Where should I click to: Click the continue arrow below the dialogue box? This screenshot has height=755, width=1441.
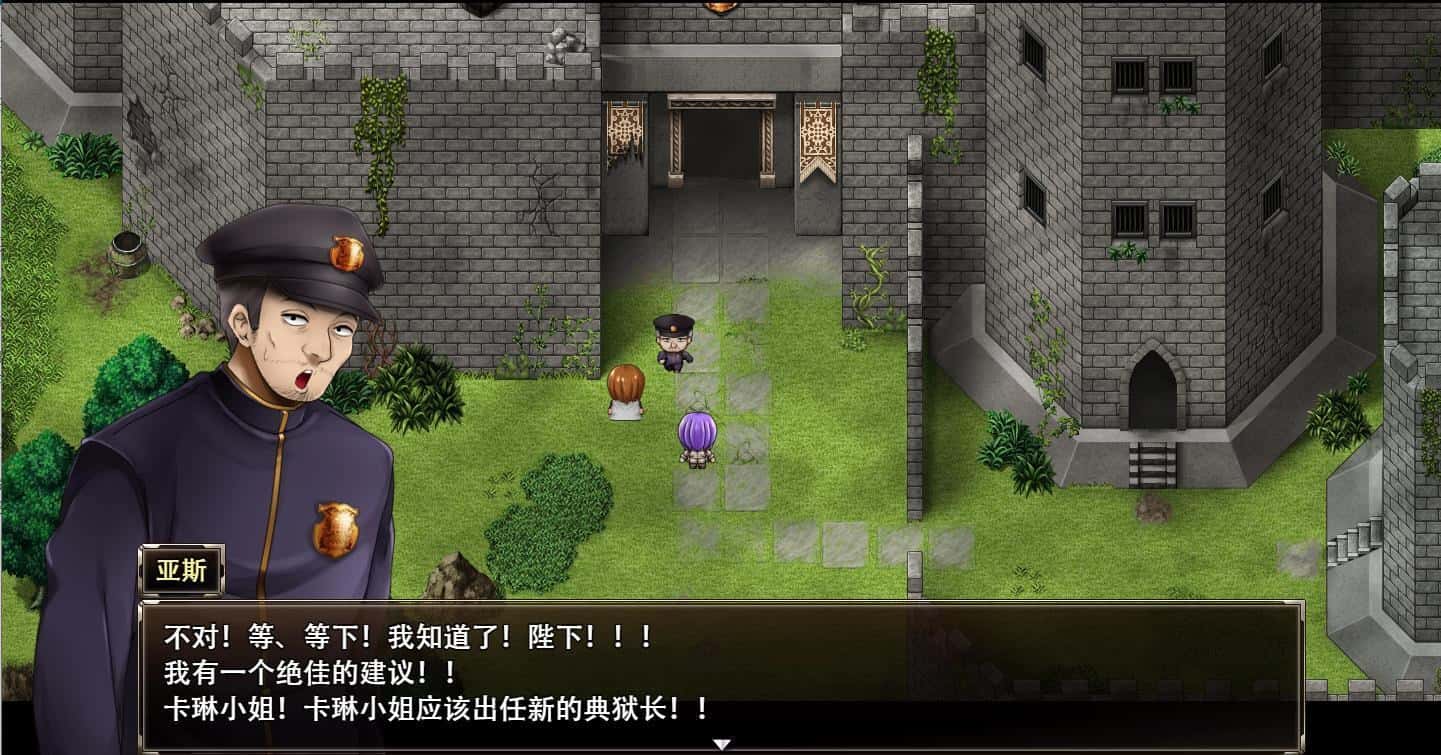pyautogui.click(x=720, y=742)
